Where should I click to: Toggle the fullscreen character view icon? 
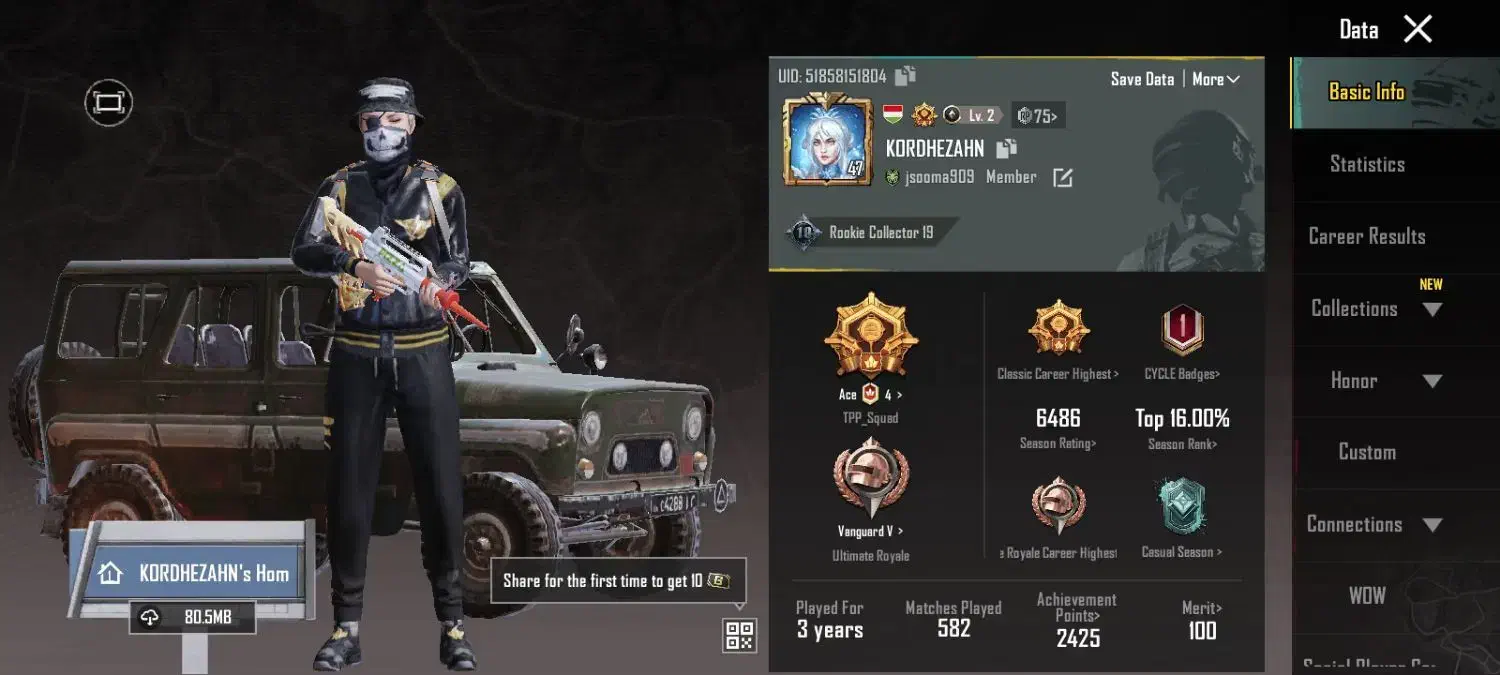[x=108, y=102]
